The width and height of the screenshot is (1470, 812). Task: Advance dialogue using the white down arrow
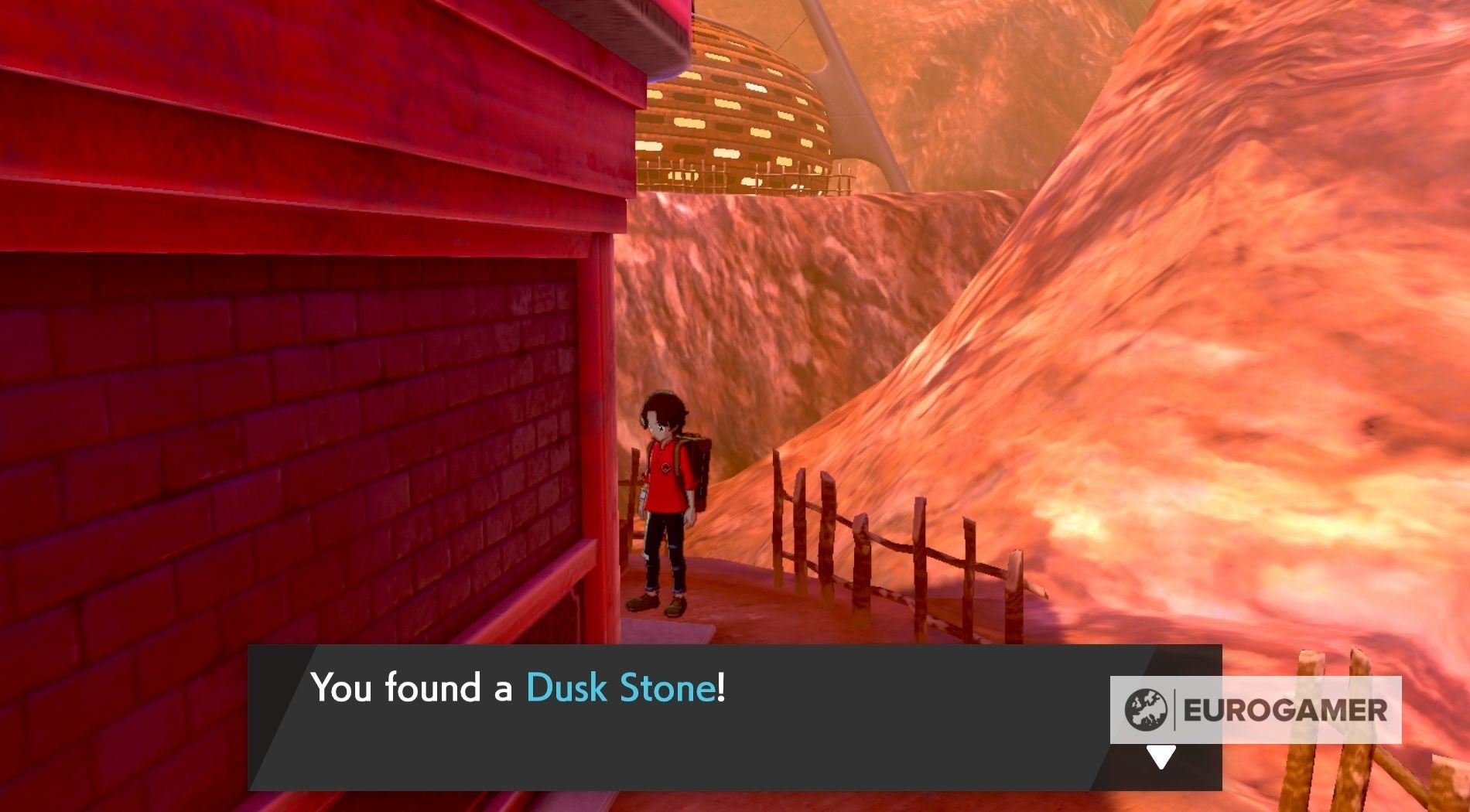pos(1161,757)
